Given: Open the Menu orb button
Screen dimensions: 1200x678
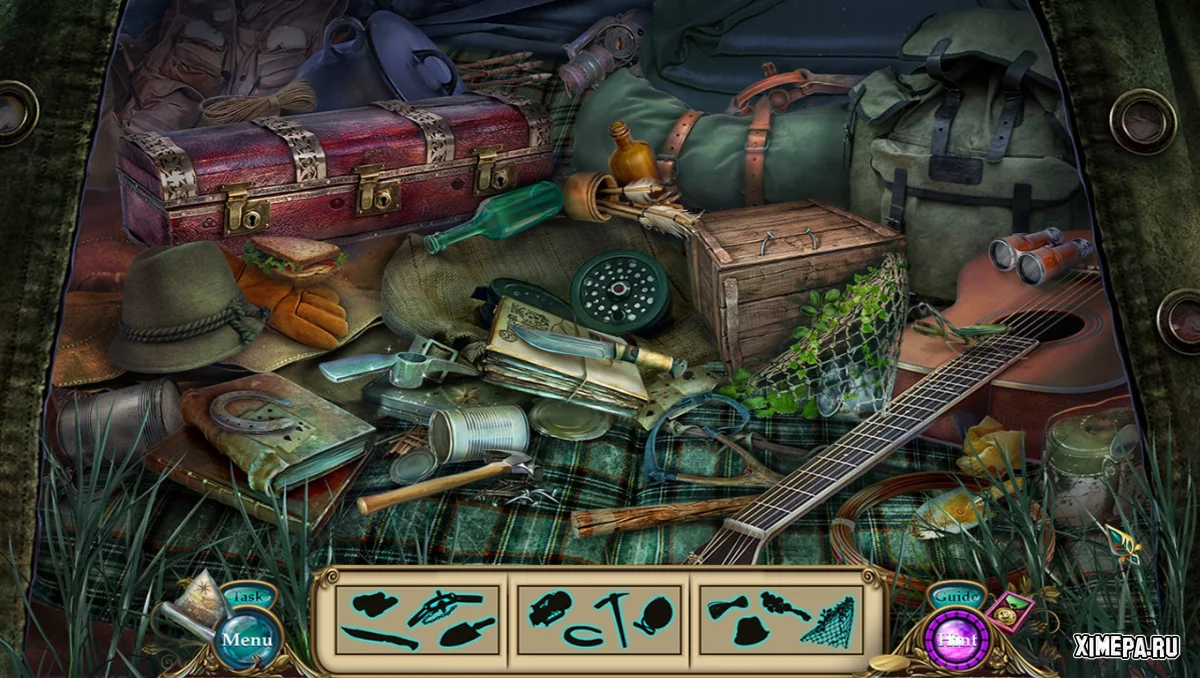Looking at the screenshot, I should coord(241,639).
